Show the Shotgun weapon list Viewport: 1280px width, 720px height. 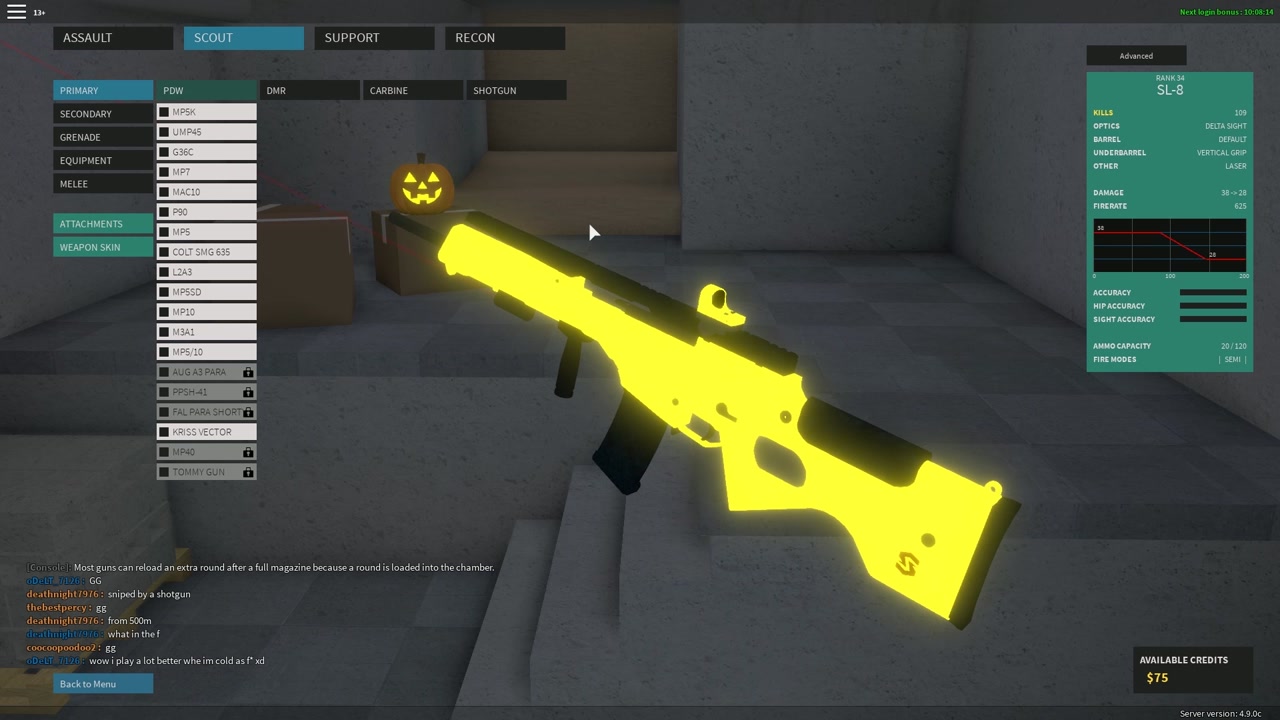tap(516, 90)
